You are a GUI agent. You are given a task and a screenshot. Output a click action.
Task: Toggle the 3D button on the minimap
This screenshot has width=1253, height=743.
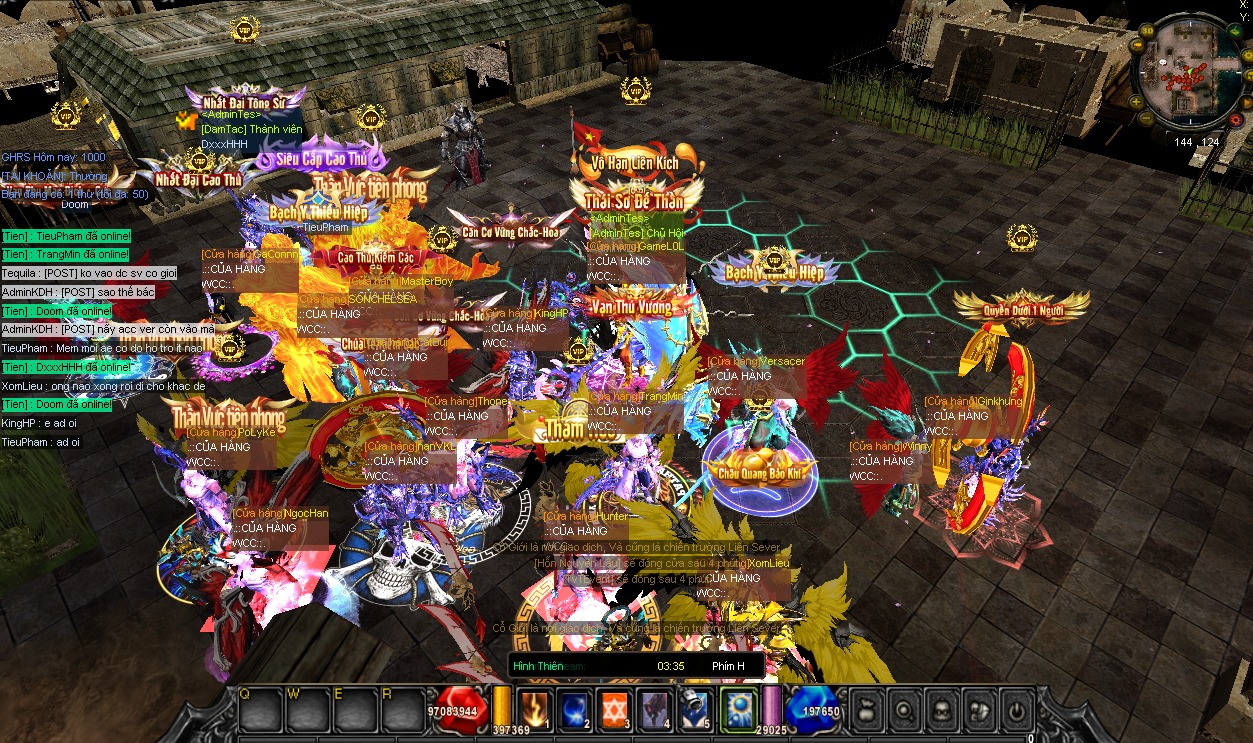click(1147, 31)
